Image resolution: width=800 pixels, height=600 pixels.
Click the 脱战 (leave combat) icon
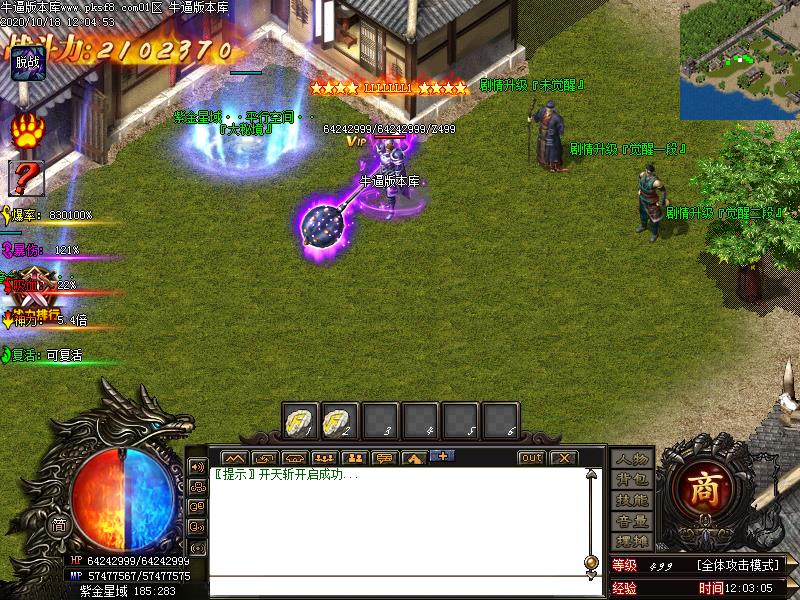27,62
